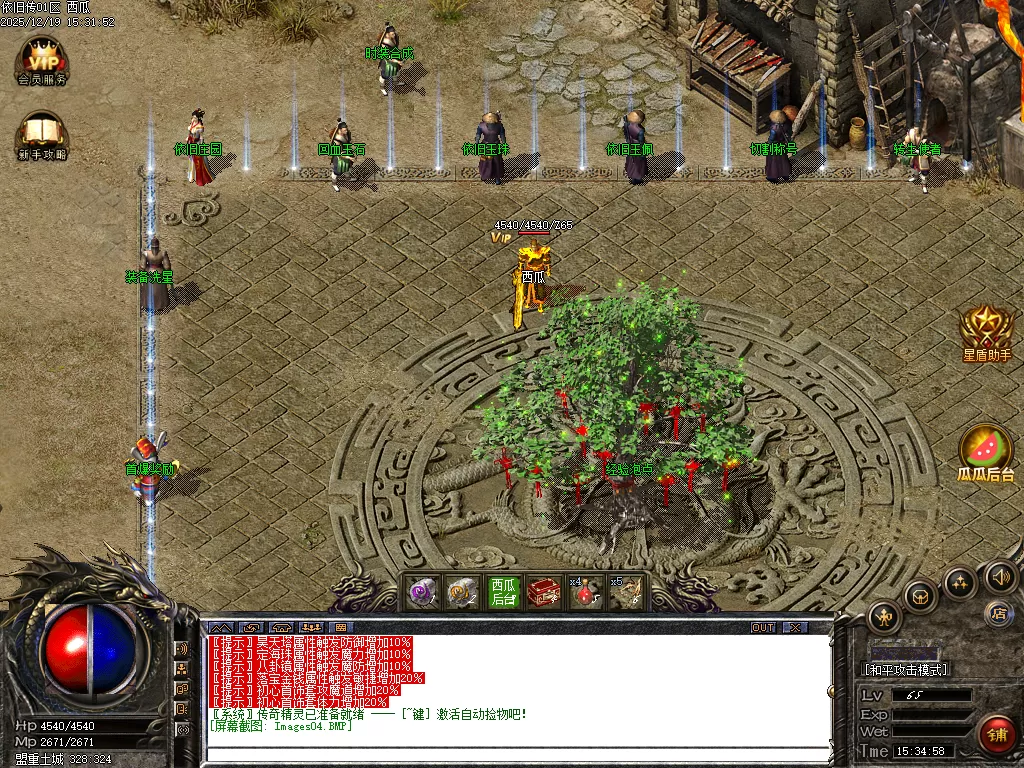Open the skills three-star round button
This screenshot has width=1024, height=768.
[959, 582]
